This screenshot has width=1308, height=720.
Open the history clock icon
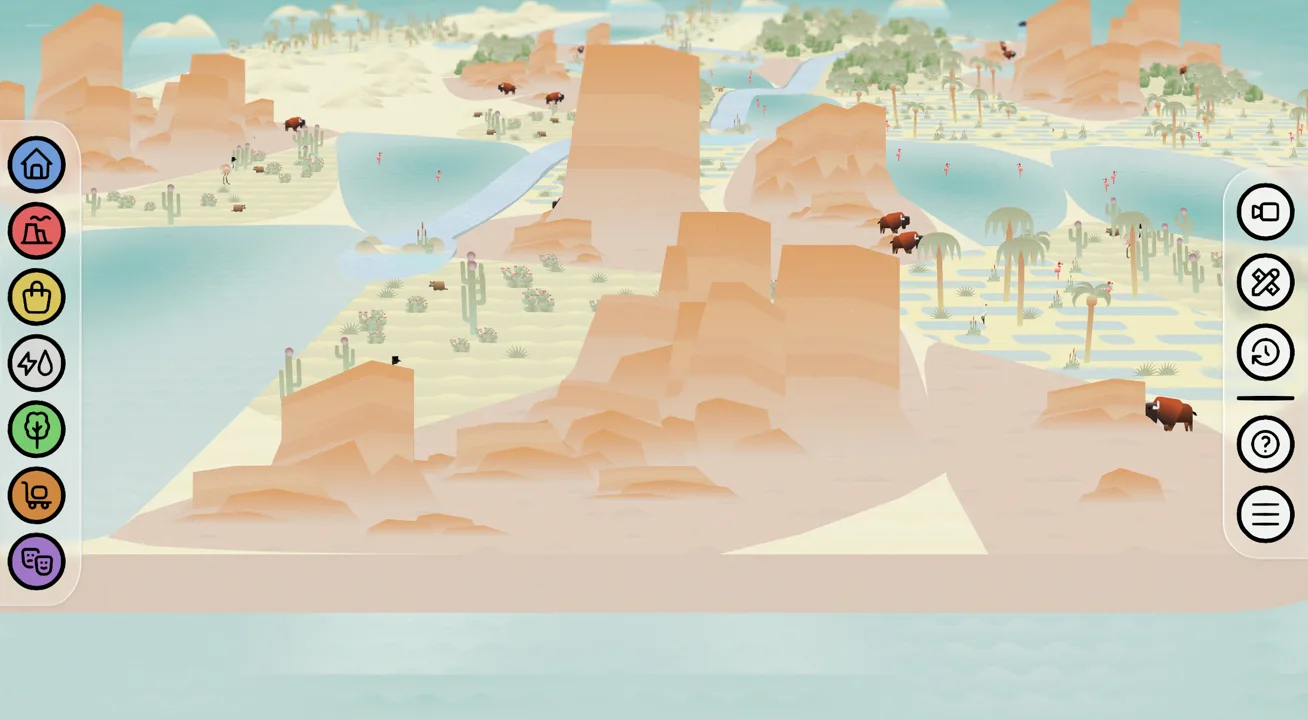pyautogui.click(x=1265, y=352)
